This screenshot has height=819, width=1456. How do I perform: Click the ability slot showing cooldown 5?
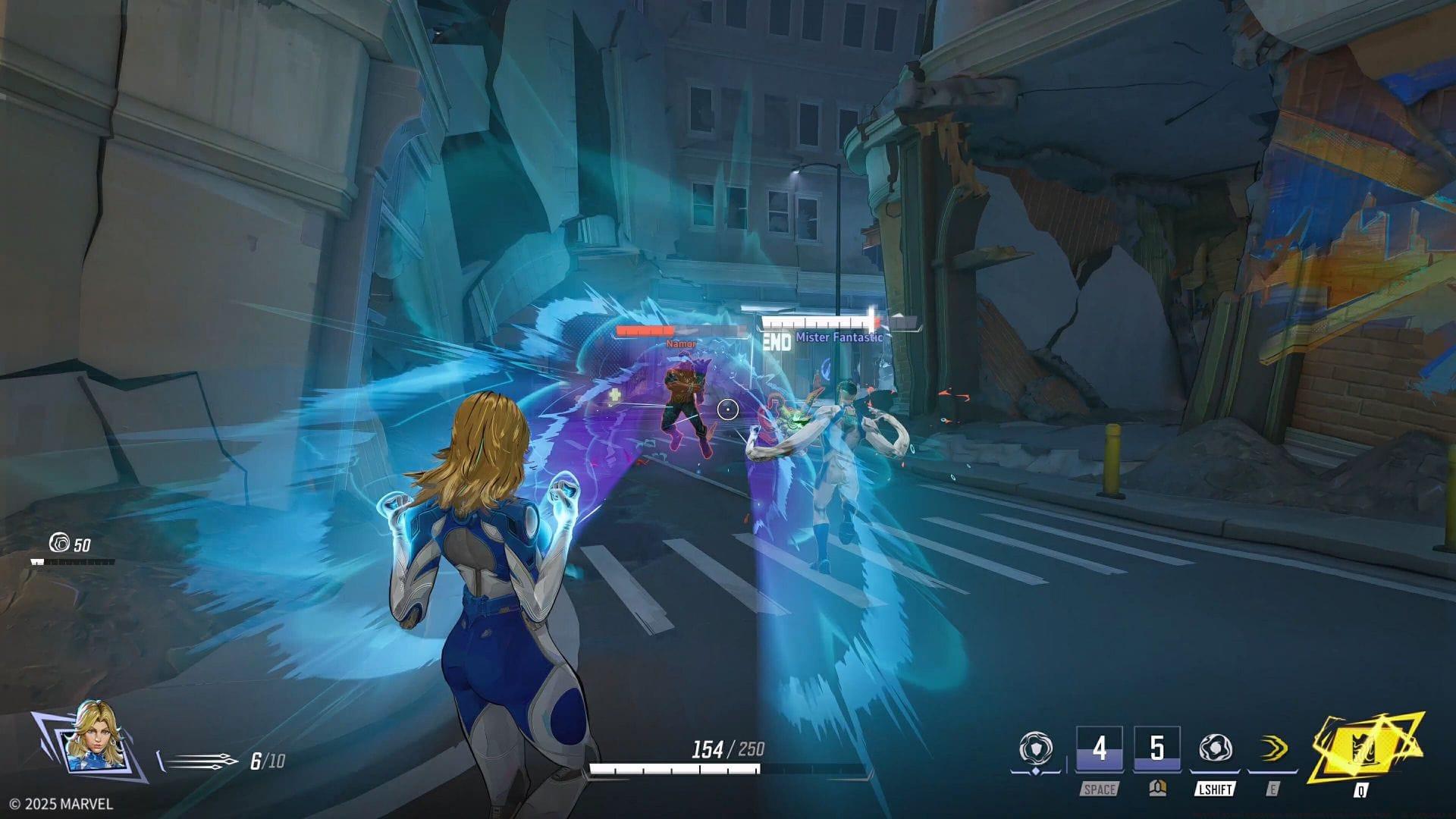[x=1156, y=749]
